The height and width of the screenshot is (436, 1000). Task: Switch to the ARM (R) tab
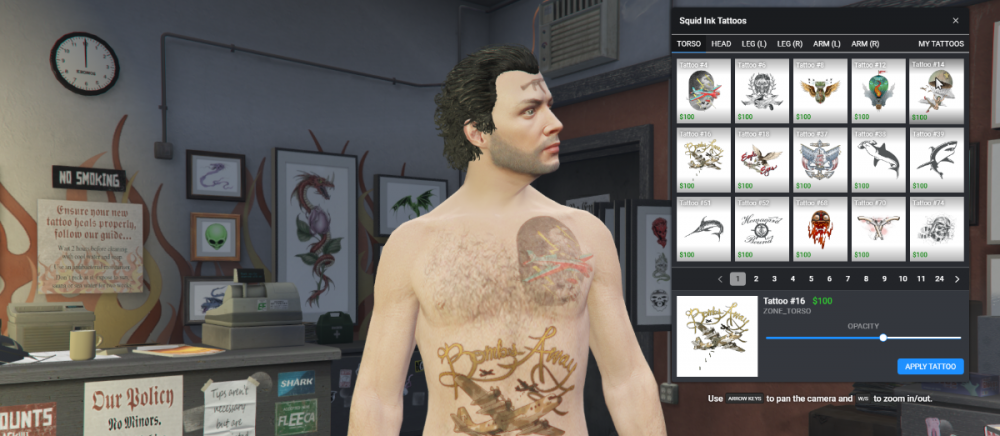(865, 44)
